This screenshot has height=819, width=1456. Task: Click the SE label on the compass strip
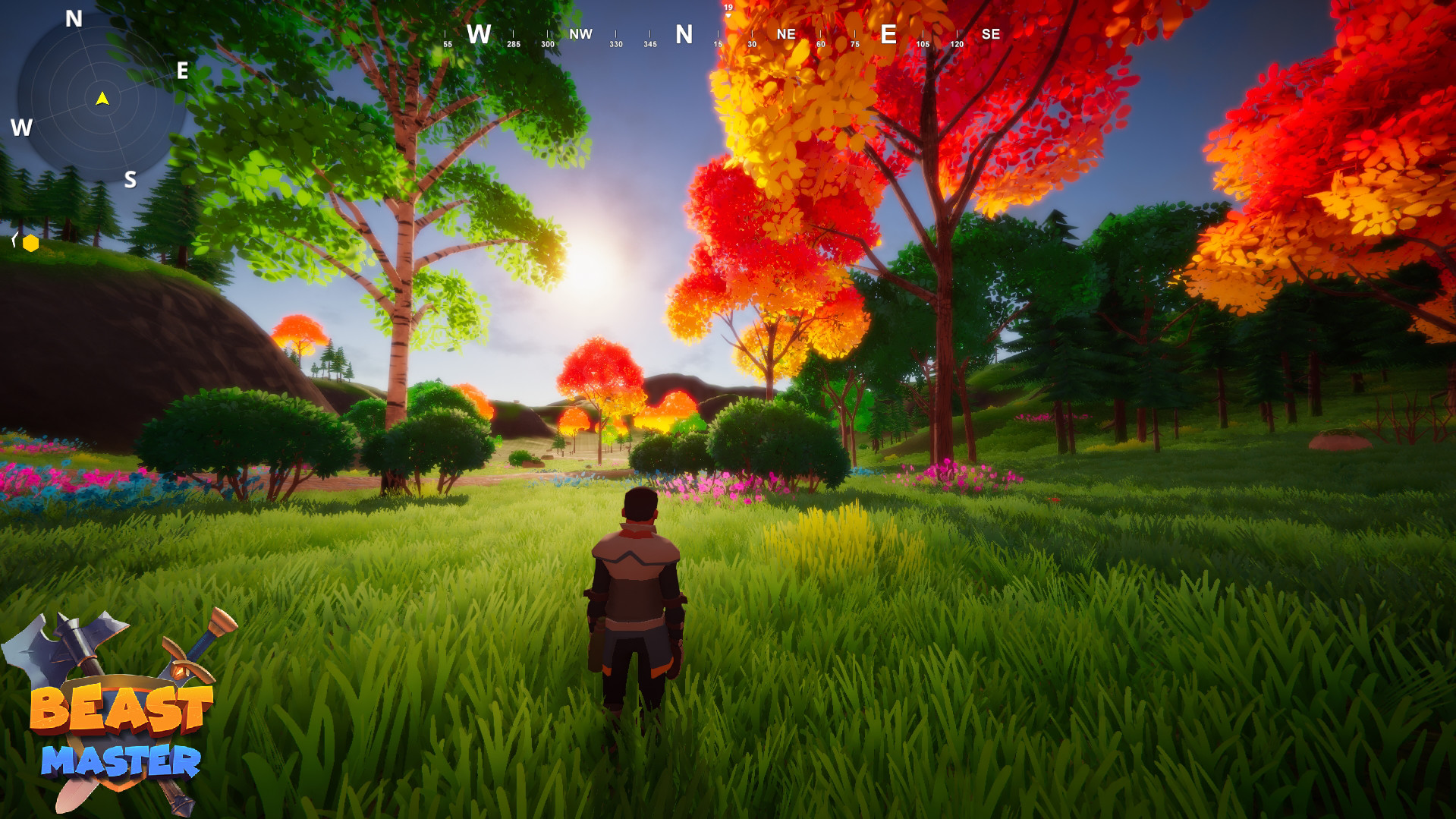[990, 33]
